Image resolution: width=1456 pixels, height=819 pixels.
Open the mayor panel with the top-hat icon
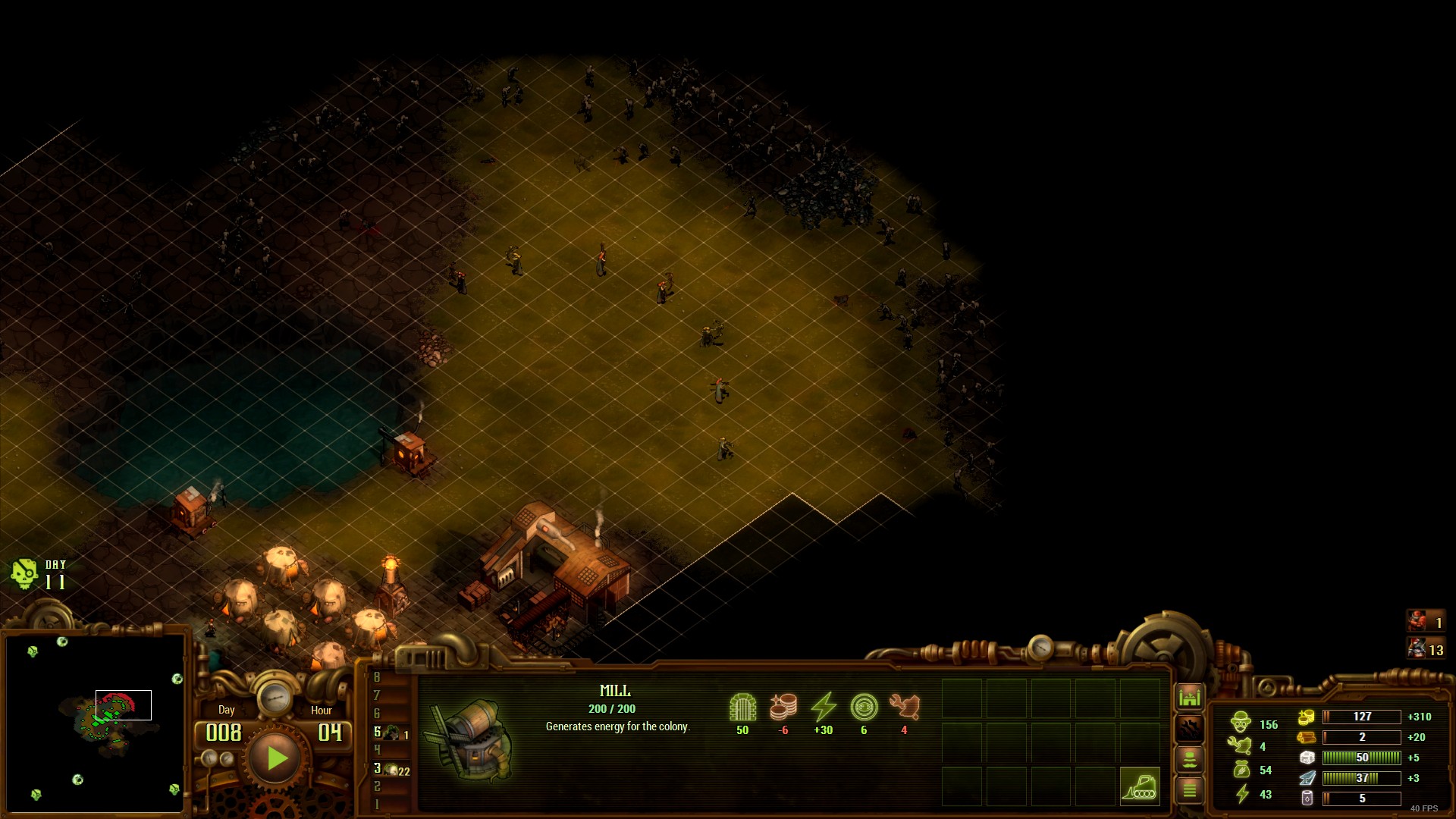click(x=1189, y=759)
